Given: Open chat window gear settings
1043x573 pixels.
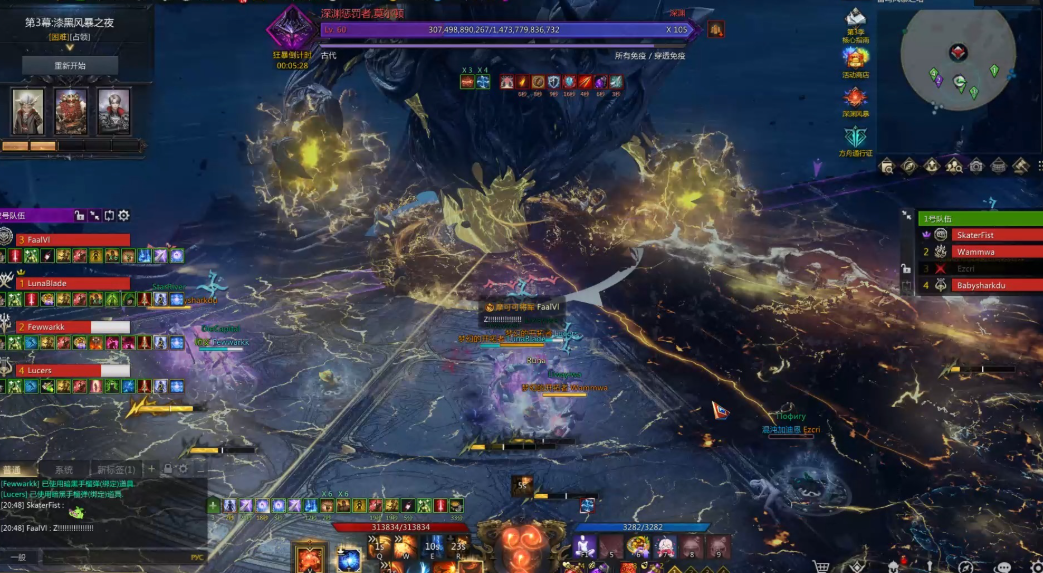Looking at the screenshot, I should click(183, 468).
